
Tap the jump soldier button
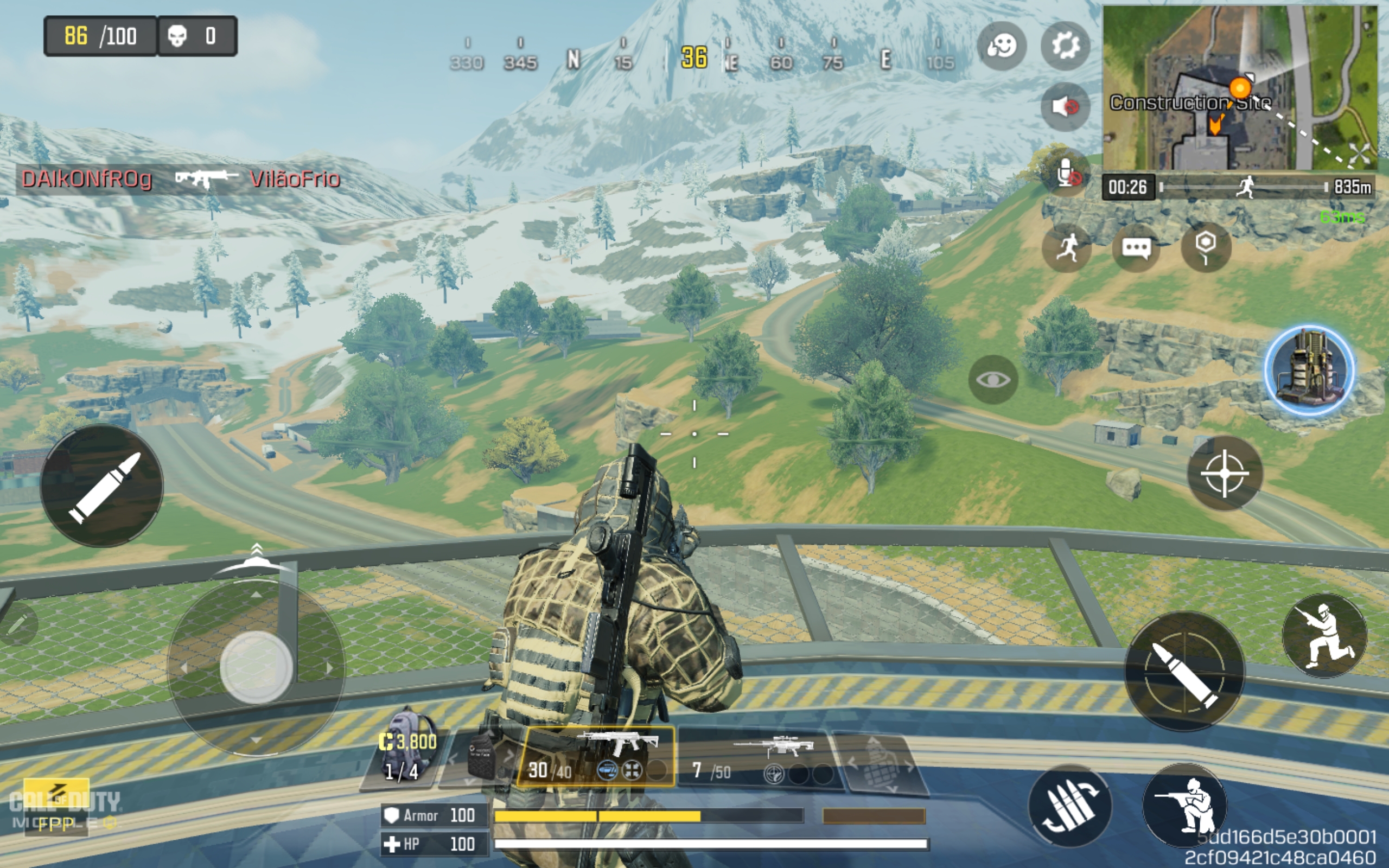click(x=1324, y=635)
